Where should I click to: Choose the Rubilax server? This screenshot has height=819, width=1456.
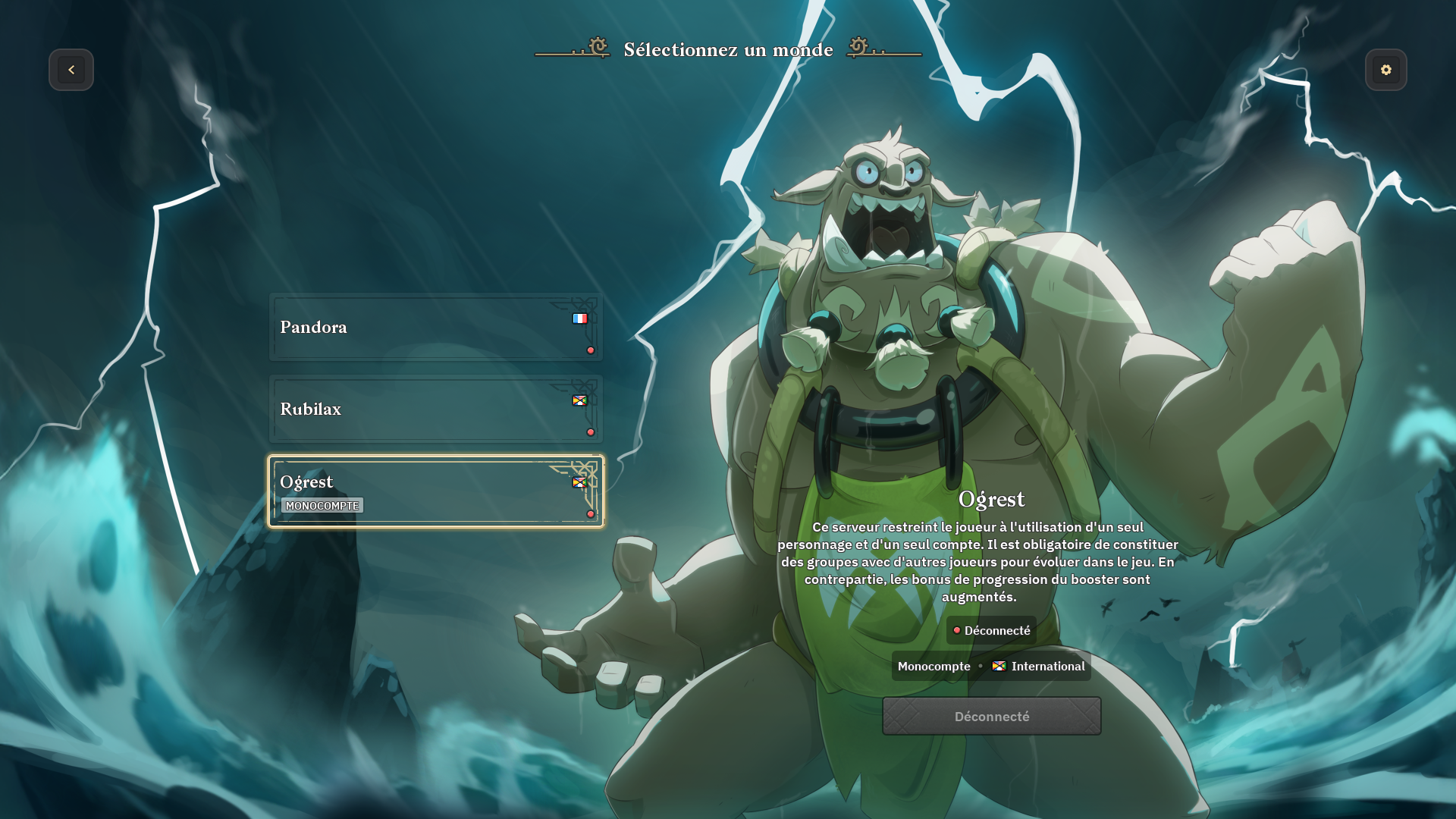(x=435, y=409)
